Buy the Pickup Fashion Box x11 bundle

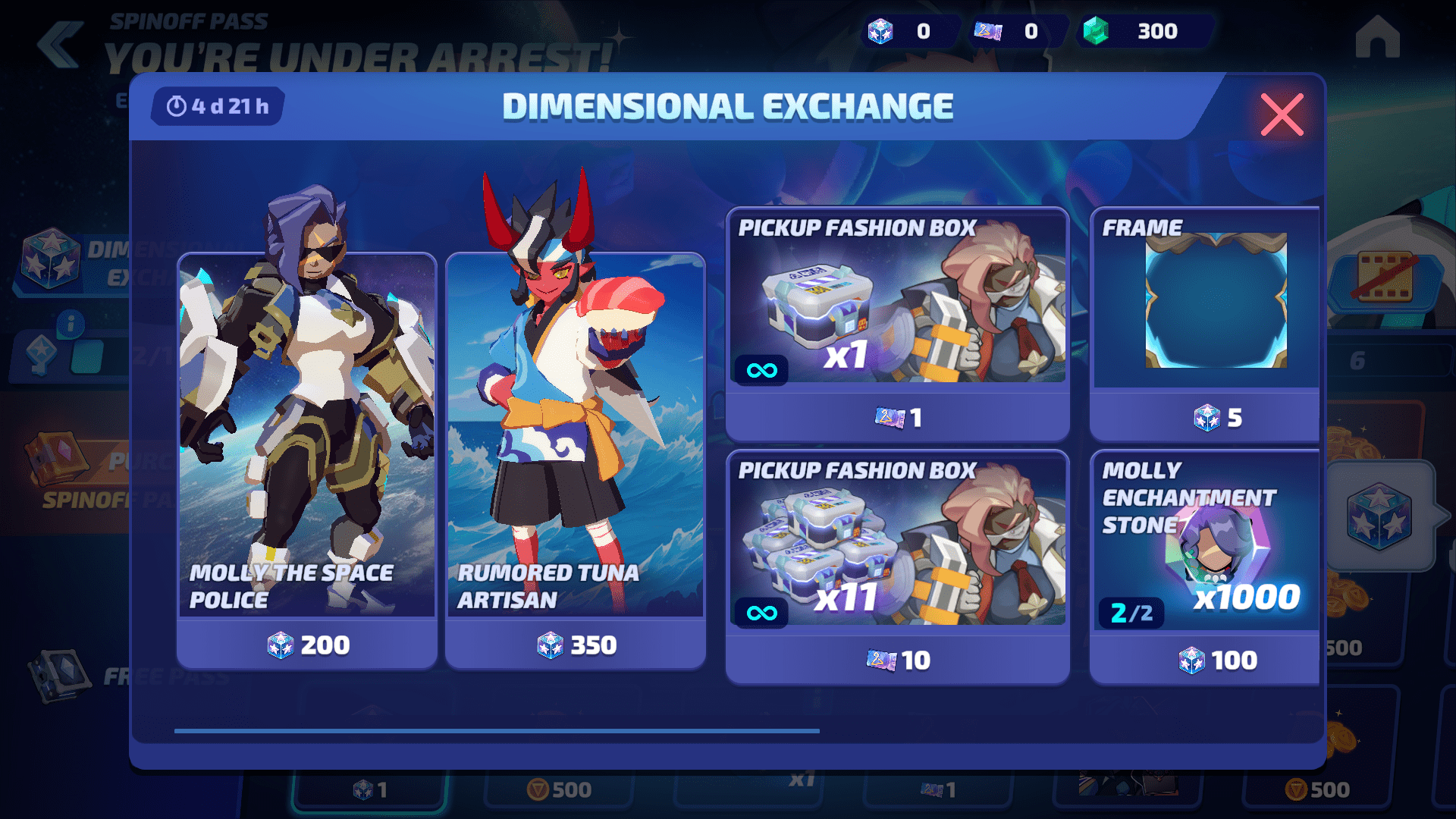[x=897, y=567]
